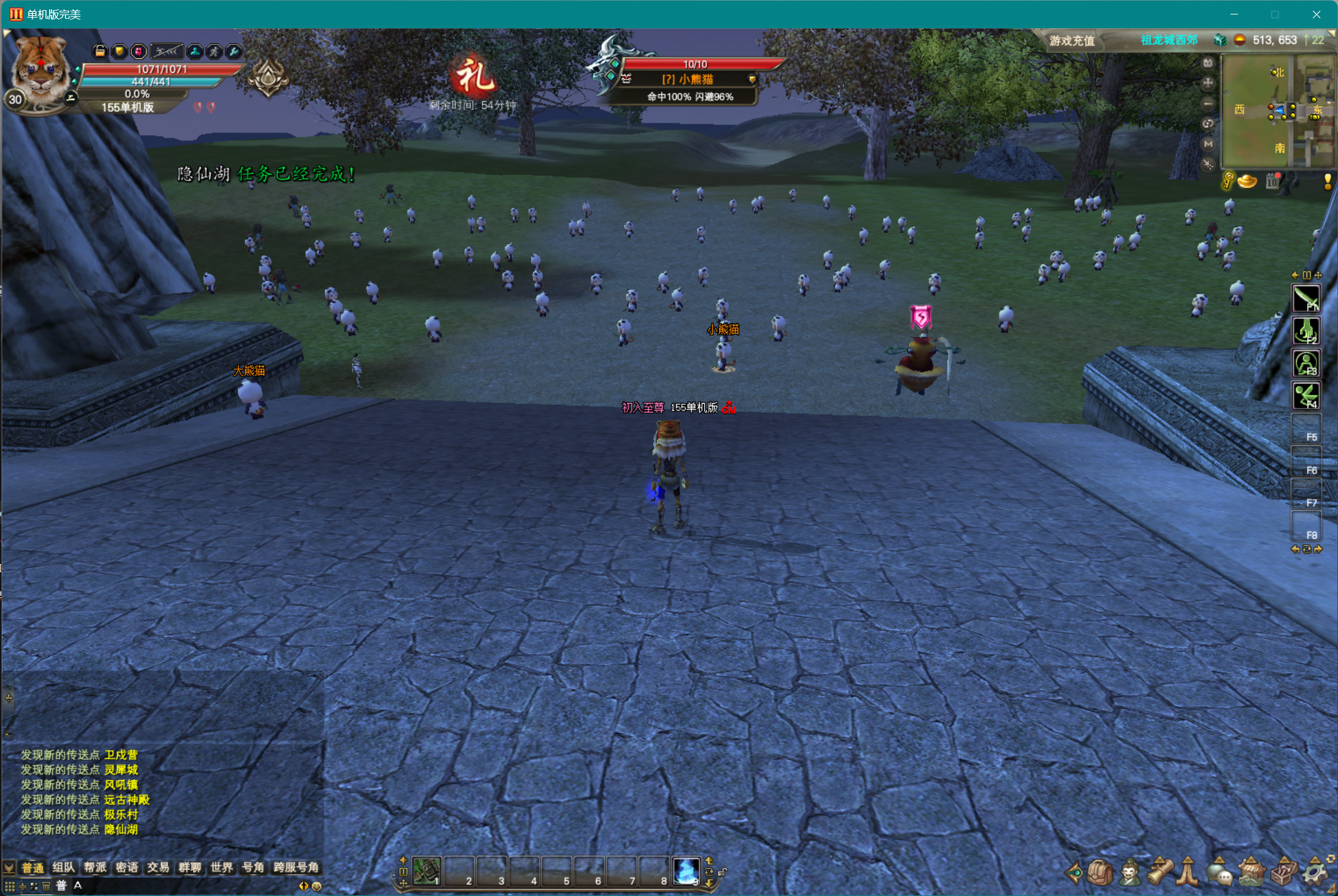Open the 游戏充值 recharge button

[1072, 41]
